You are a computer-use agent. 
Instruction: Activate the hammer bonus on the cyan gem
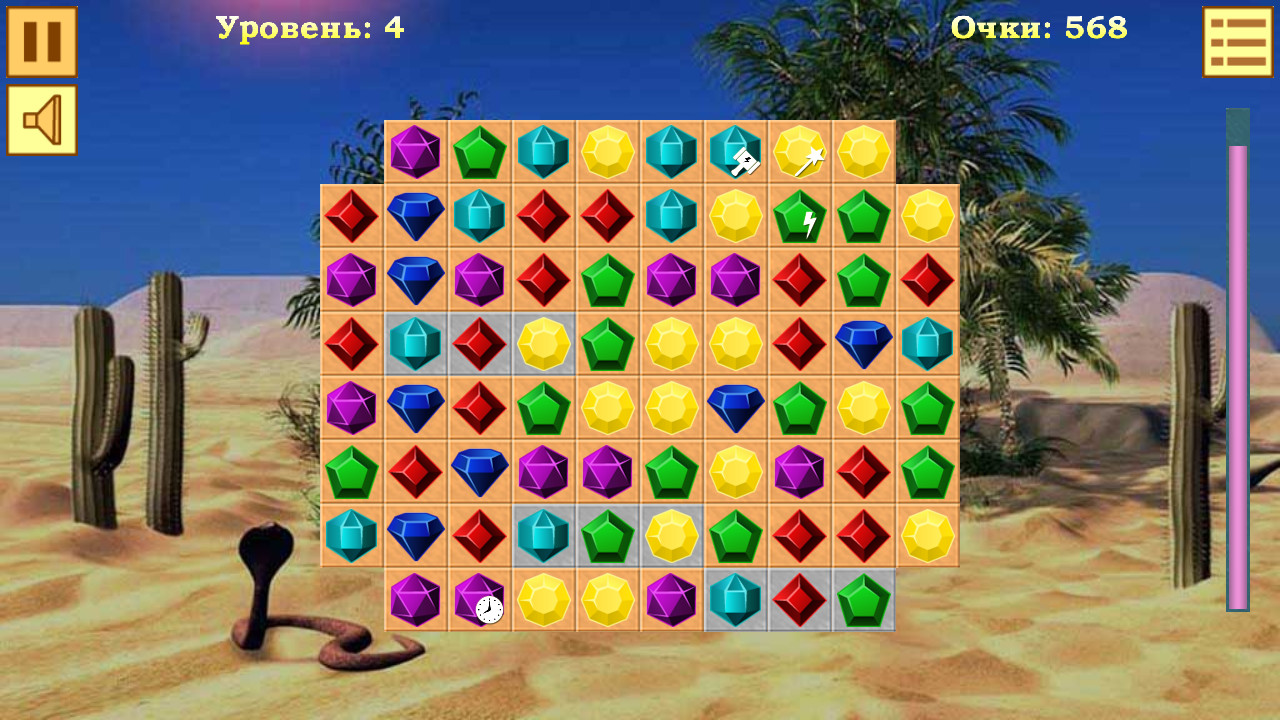737,152
